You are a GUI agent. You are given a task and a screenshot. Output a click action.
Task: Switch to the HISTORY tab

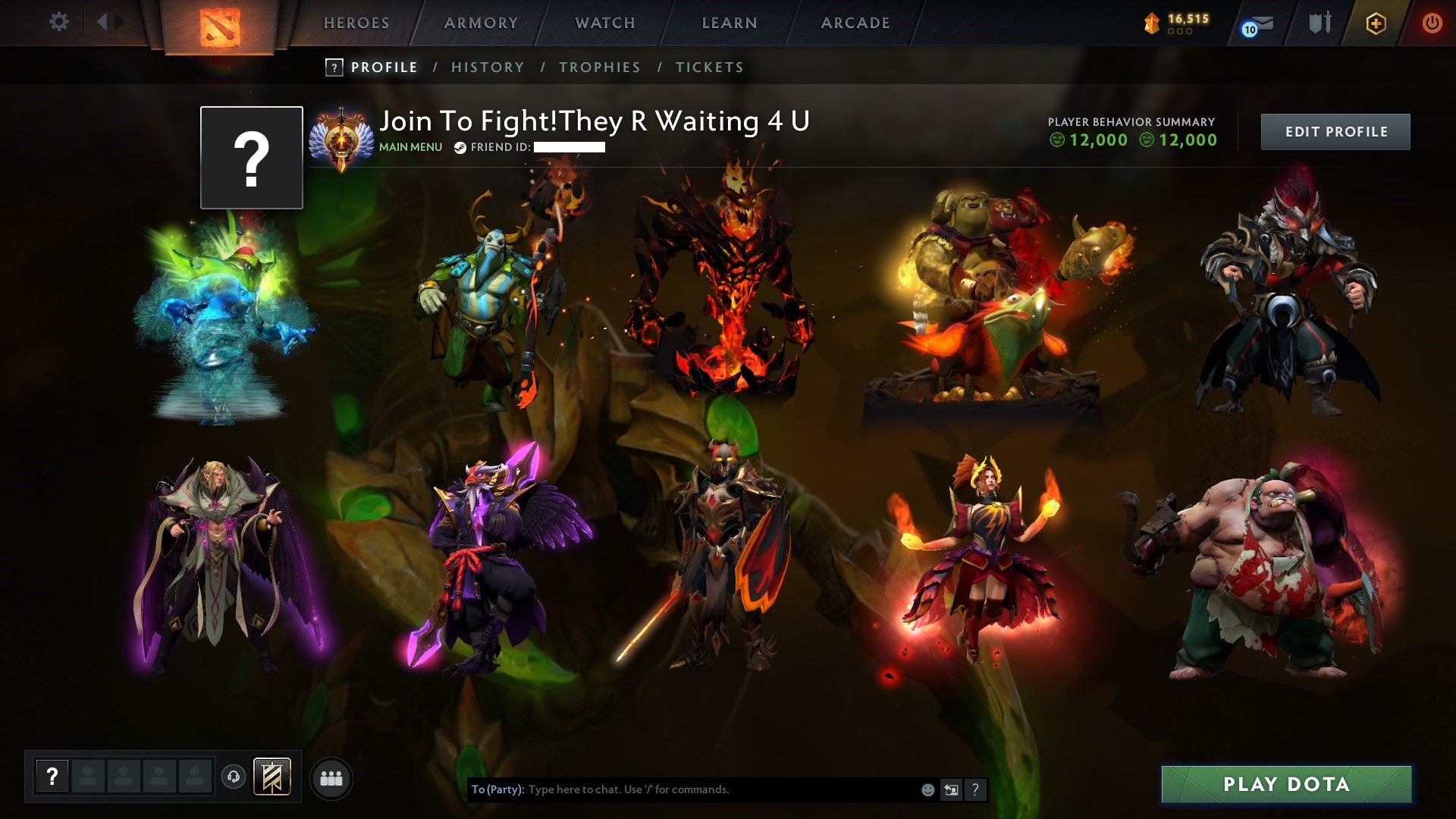(488, 67)
